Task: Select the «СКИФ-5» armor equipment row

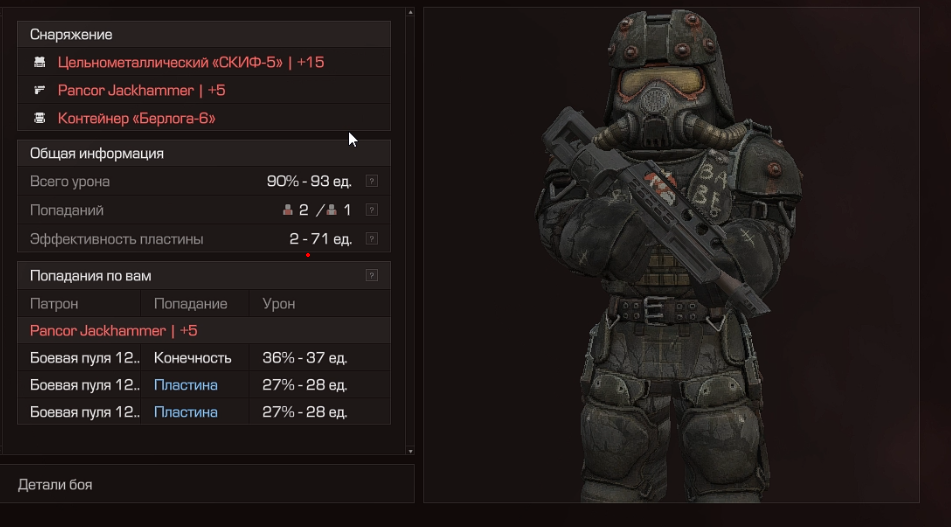Action: pyautogui.click(x=190, y=62)
